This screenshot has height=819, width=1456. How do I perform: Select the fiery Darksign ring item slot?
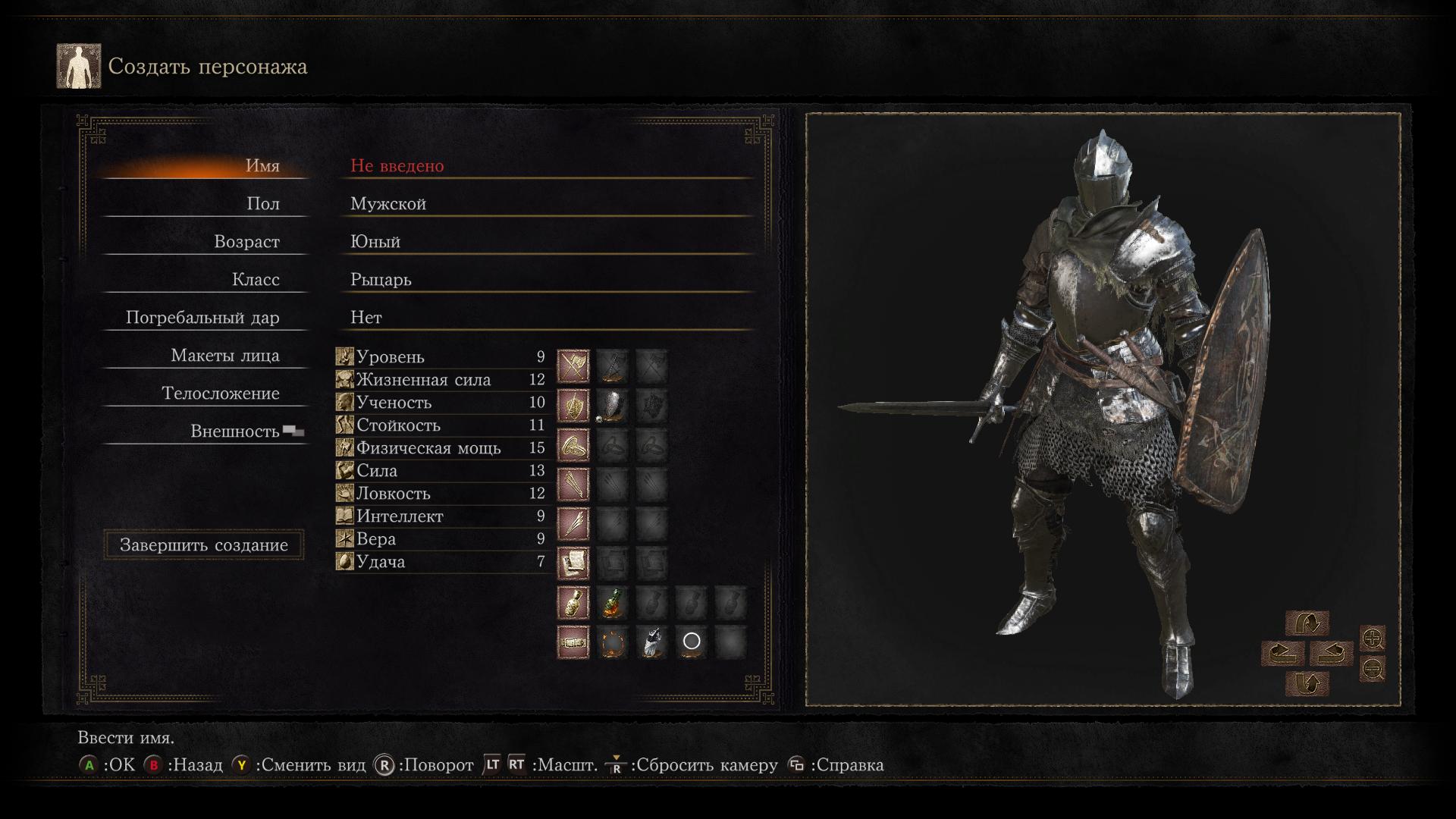tap(612, 642)
